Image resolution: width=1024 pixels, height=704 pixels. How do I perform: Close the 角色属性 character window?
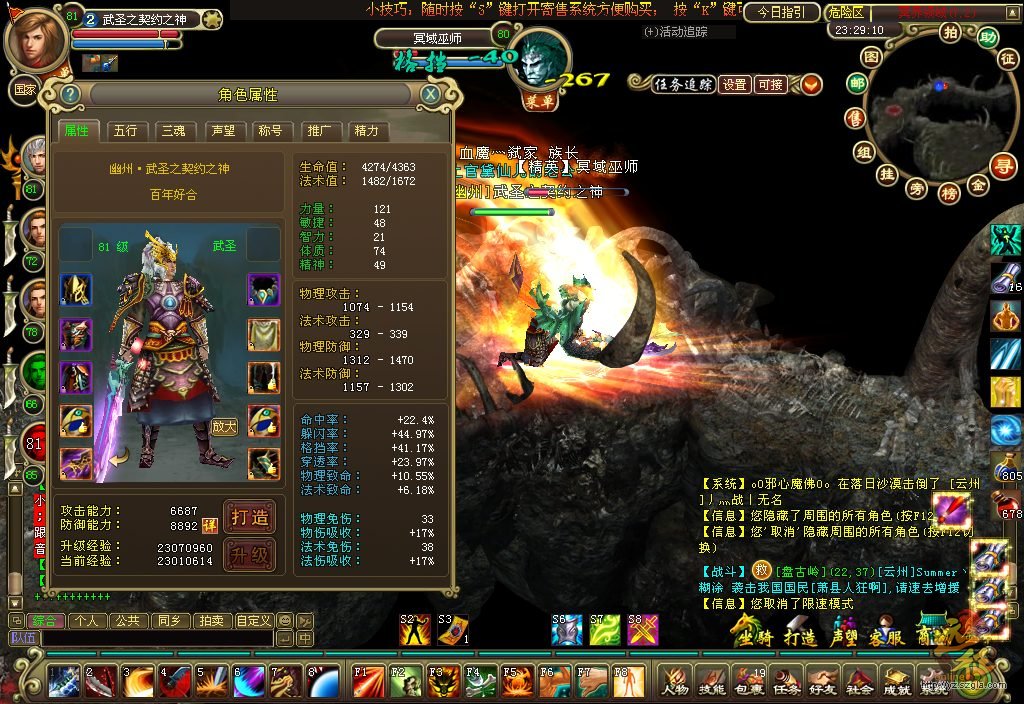click(430, 94)
